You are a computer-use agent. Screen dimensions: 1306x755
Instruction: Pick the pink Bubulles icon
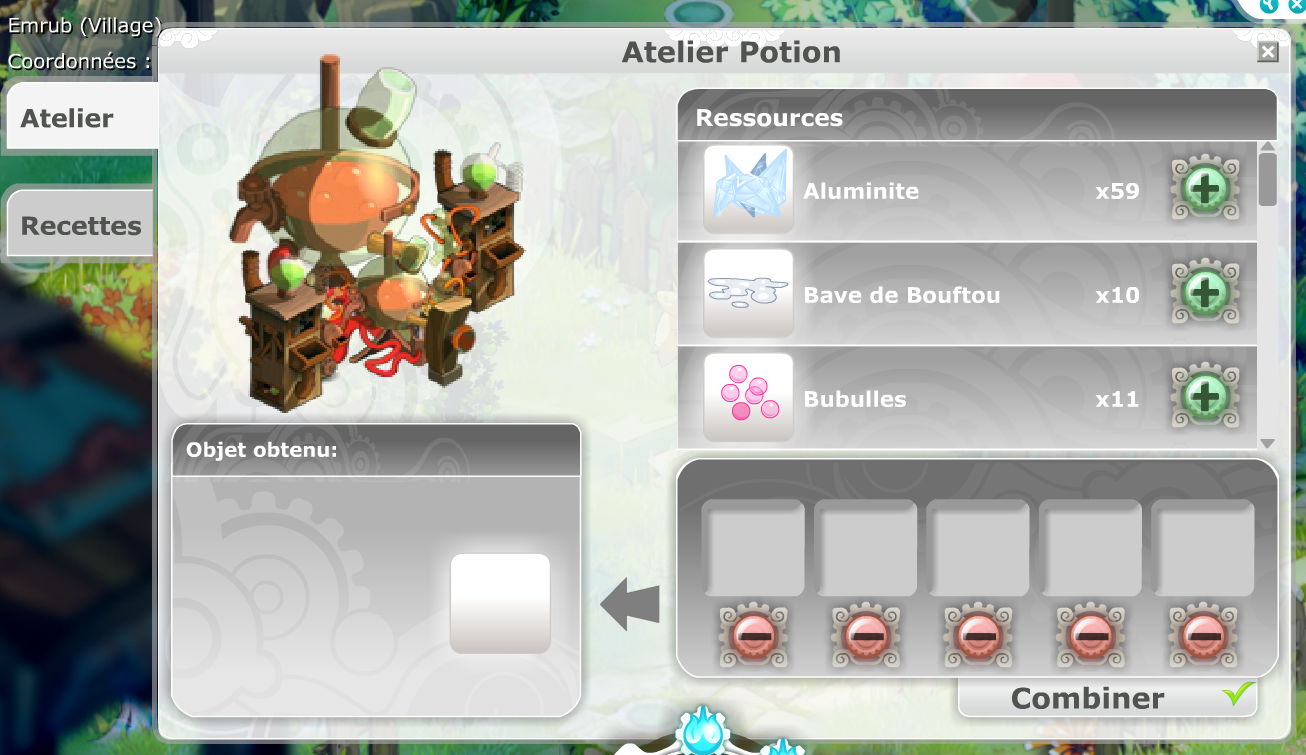(x=748, y=398)
